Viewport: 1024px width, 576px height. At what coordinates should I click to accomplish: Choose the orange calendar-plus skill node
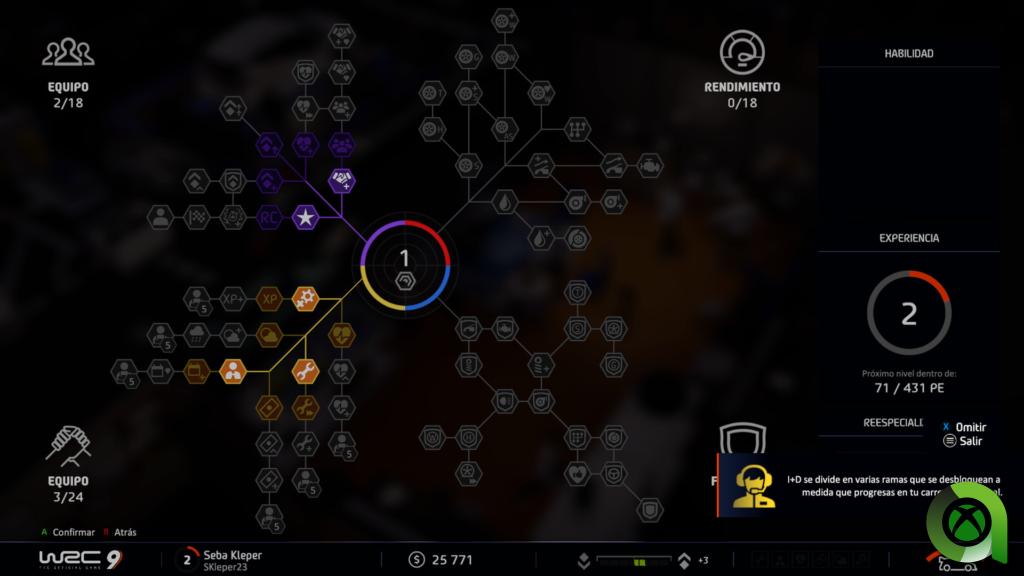click(196, 371)
